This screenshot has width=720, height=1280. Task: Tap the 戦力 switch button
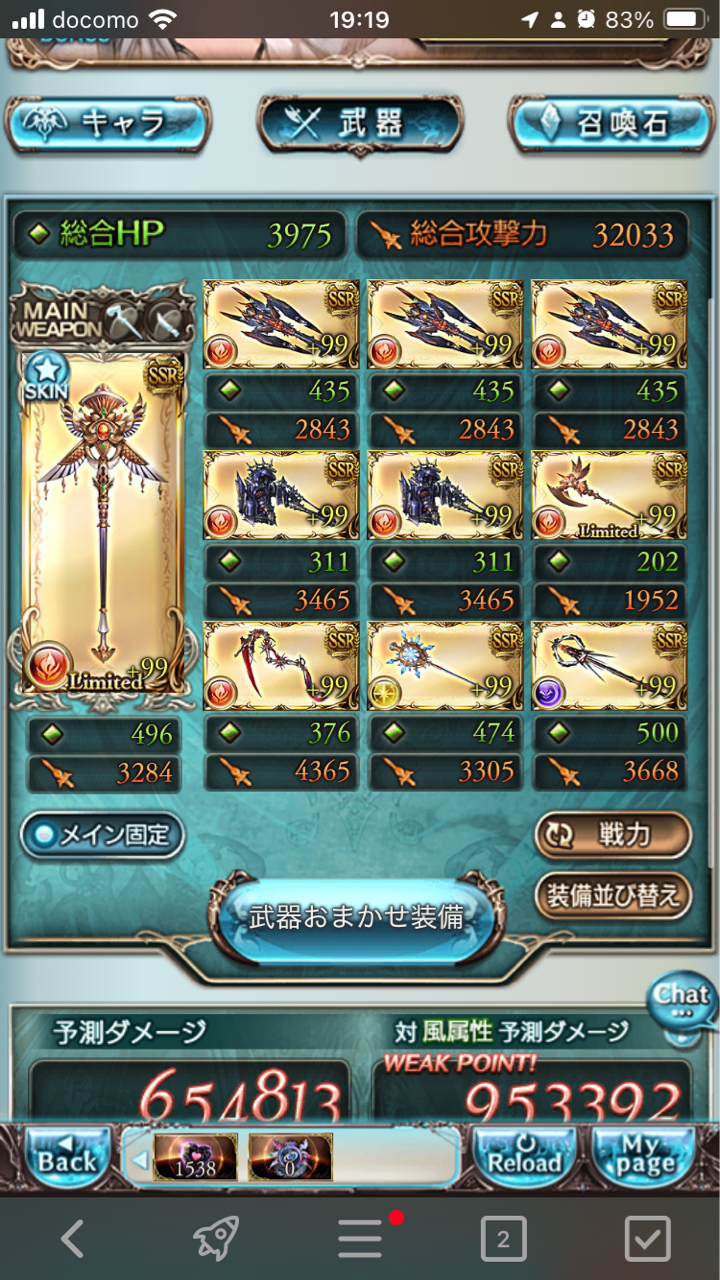coord(612,835)
